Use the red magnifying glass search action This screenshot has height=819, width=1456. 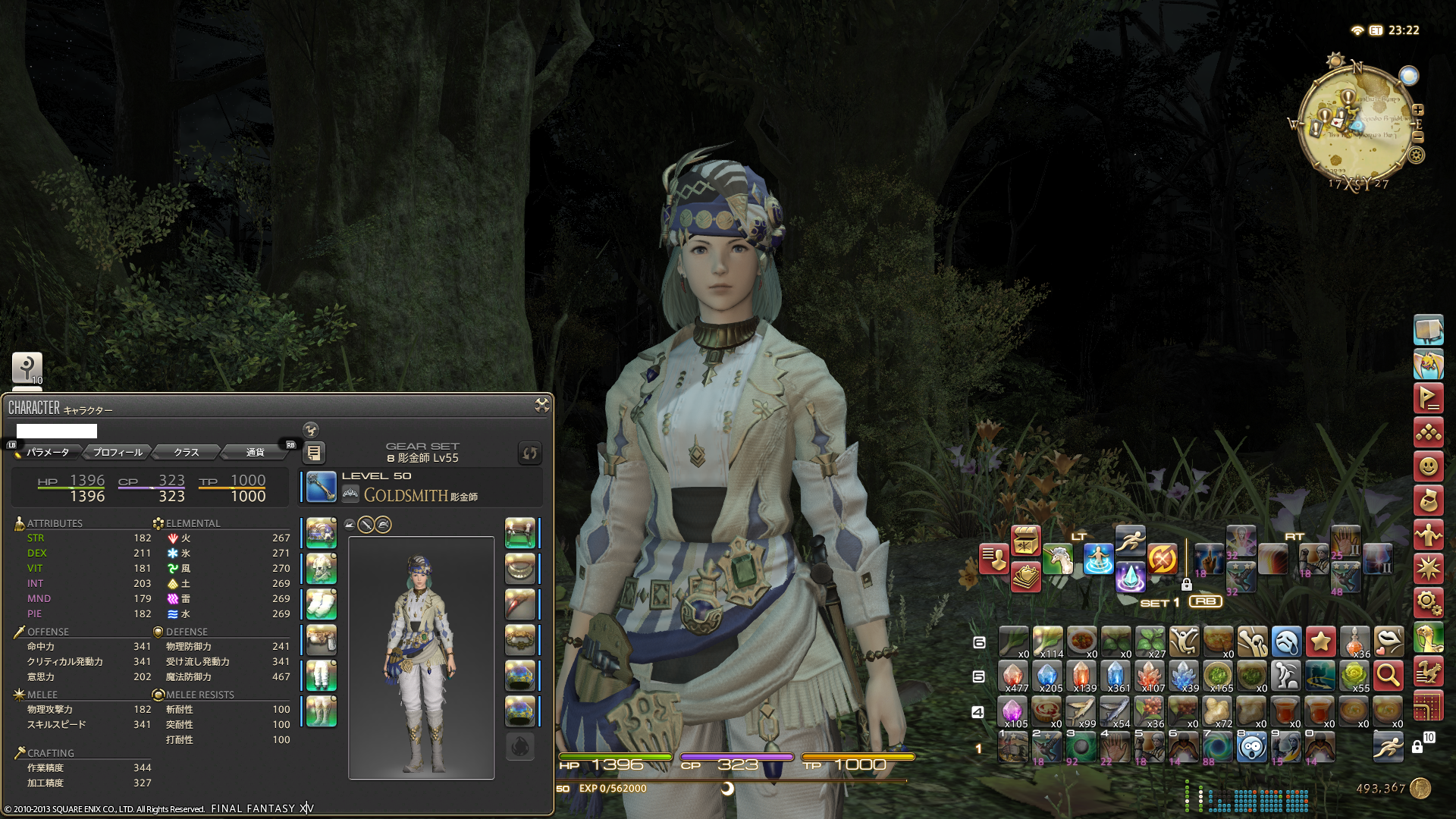(1389, 675)
